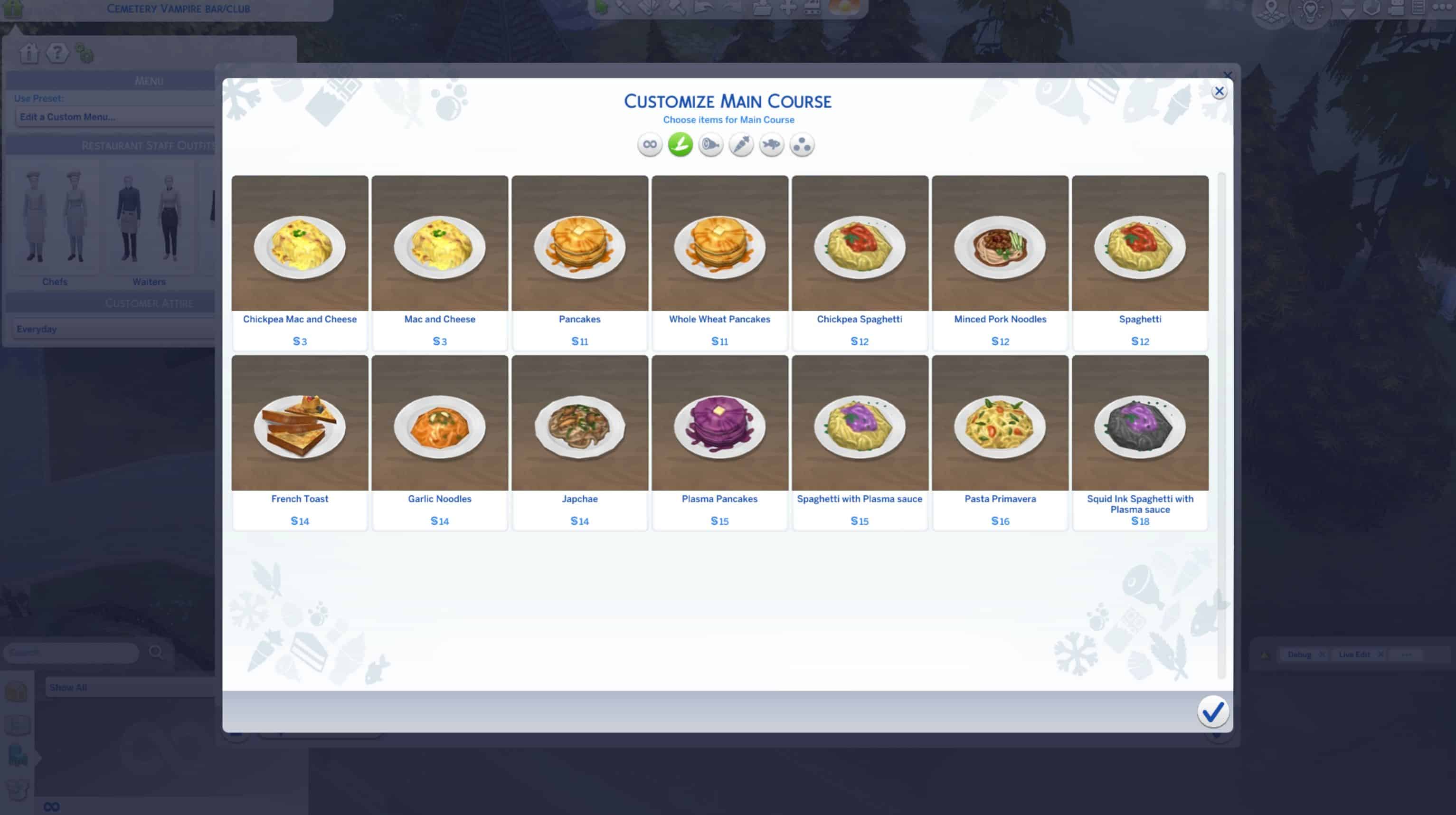This screenshot has width=1456, height=815.
Task: Choose Chickpea Mac and Cheese
Action: pos(300,249)
